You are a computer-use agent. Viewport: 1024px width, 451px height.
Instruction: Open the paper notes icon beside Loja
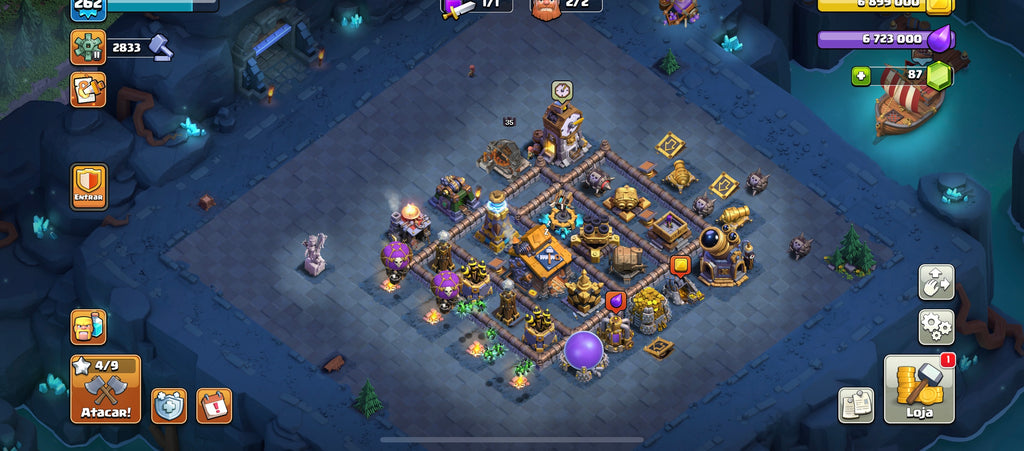click(855, 404)
